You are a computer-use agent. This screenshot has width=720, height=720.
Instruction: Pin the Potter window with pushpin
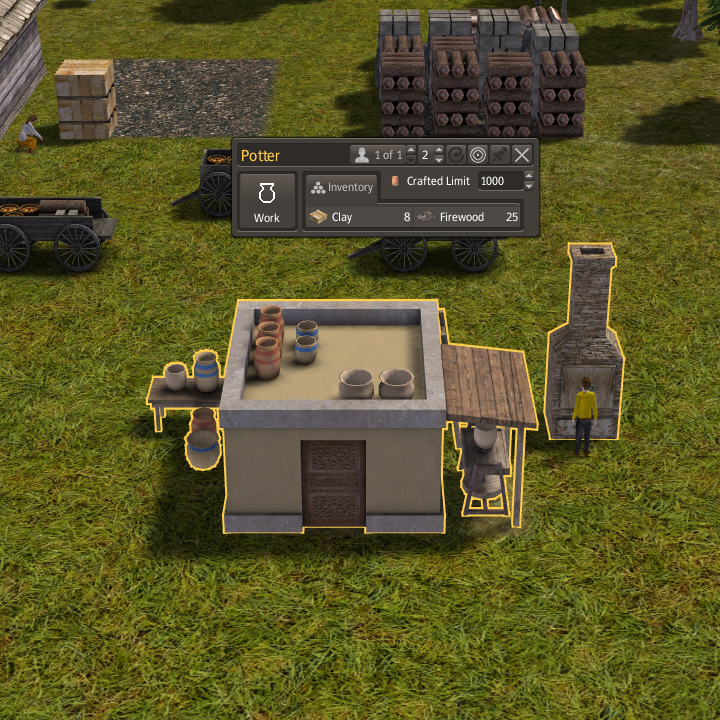(x=498, y=155)
